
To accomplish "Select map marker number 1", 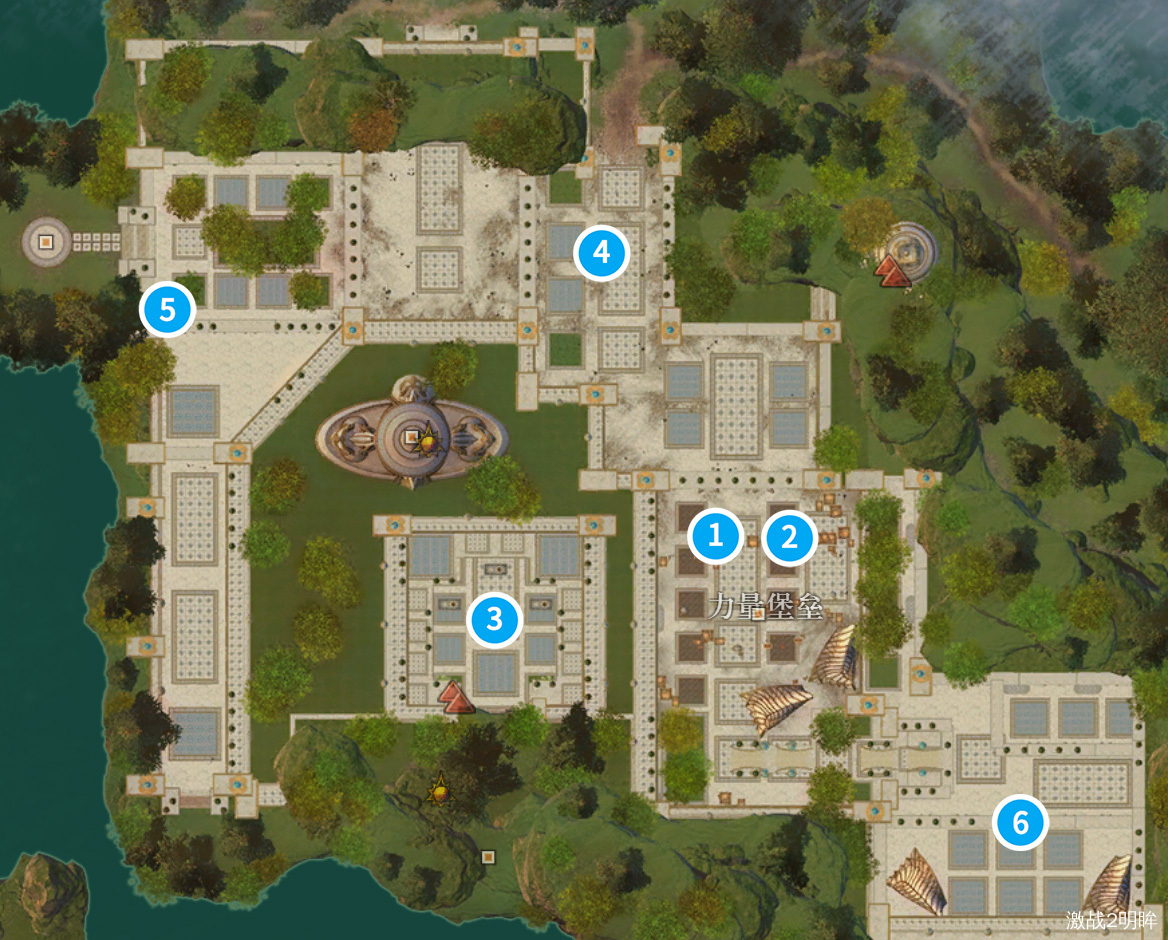I will click(x=715, y=536).
